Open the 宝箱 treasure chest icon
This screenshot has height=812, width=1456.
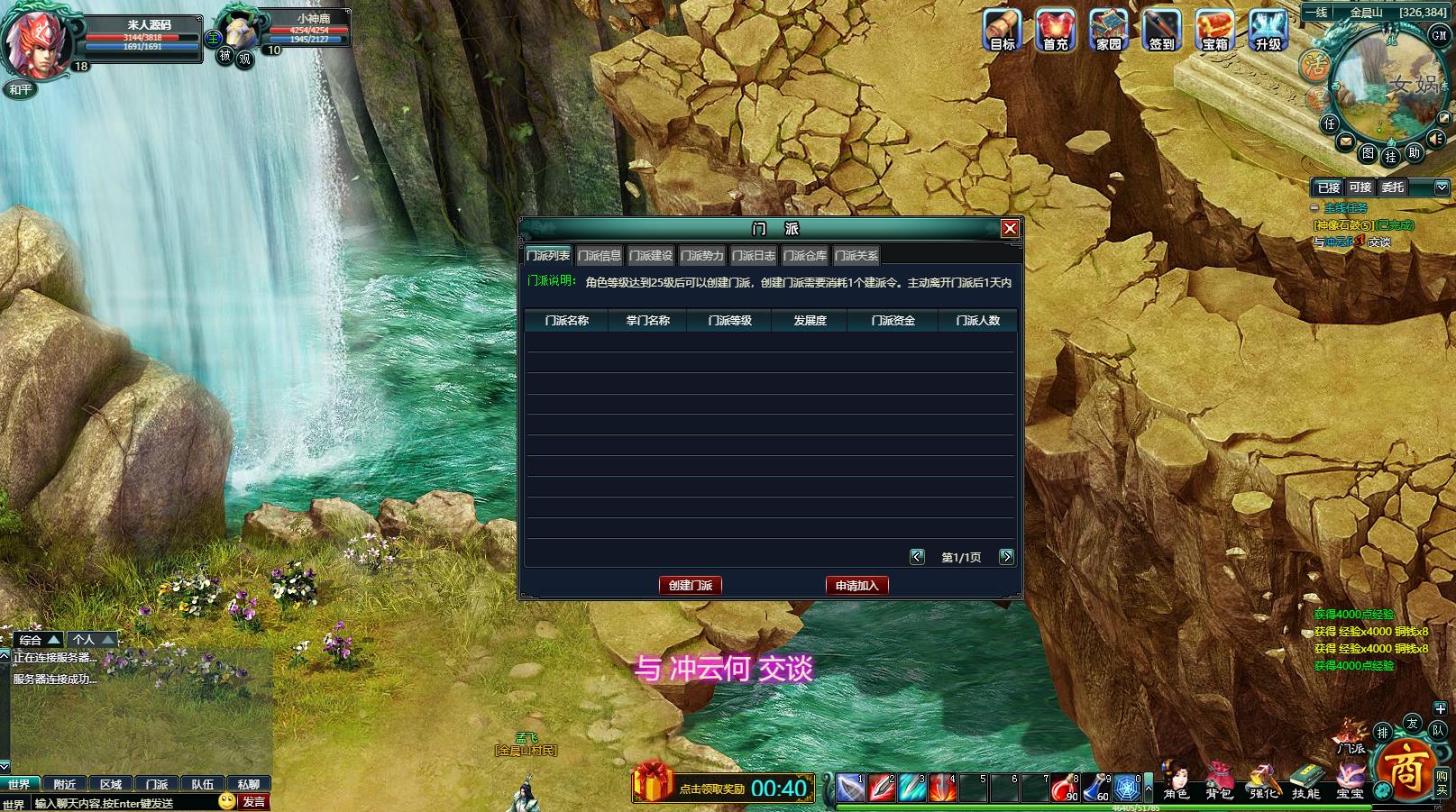pyautogui.click(x=1214, y=31)
